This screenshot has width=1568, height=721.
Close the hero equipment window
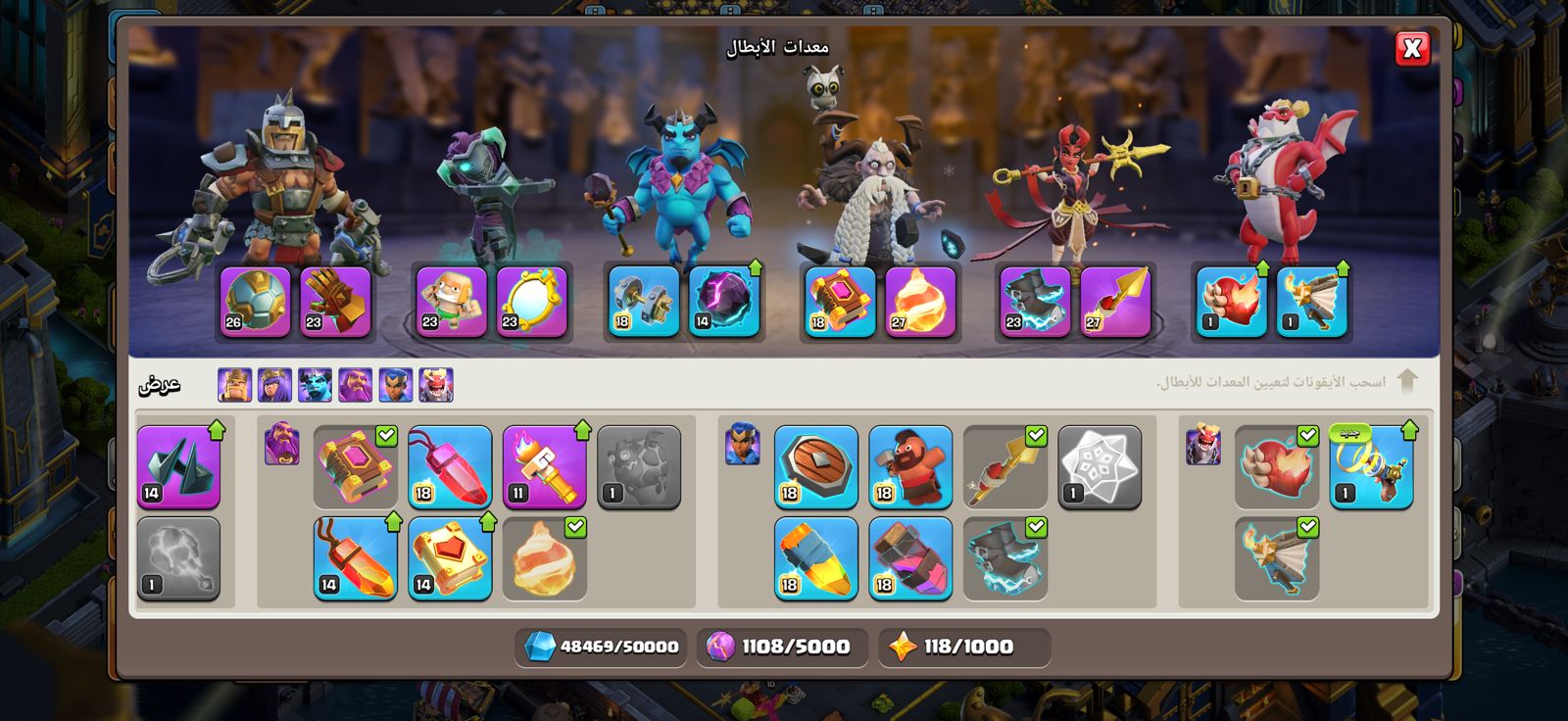tap(1411, 48)
